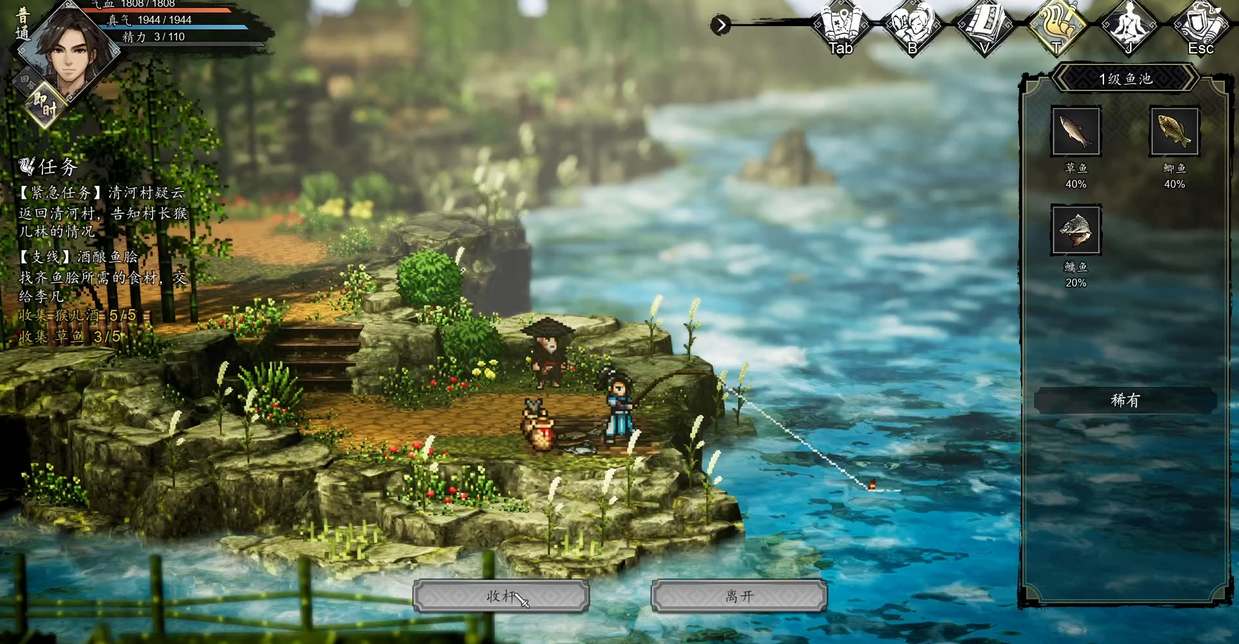Image resolution: width=1239 pixels, height=644 pixels.
Task: Expand the top bar arrow button
Action: coord(720,25)
